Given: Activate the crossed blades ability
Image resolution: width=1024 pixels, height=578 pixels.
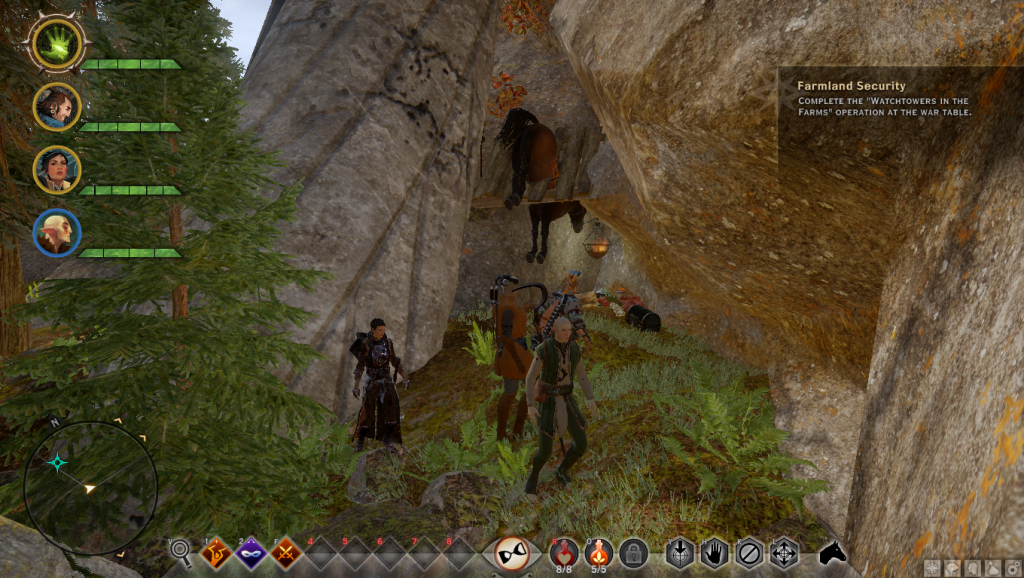Looking at the screenshot, I should 286,552.
